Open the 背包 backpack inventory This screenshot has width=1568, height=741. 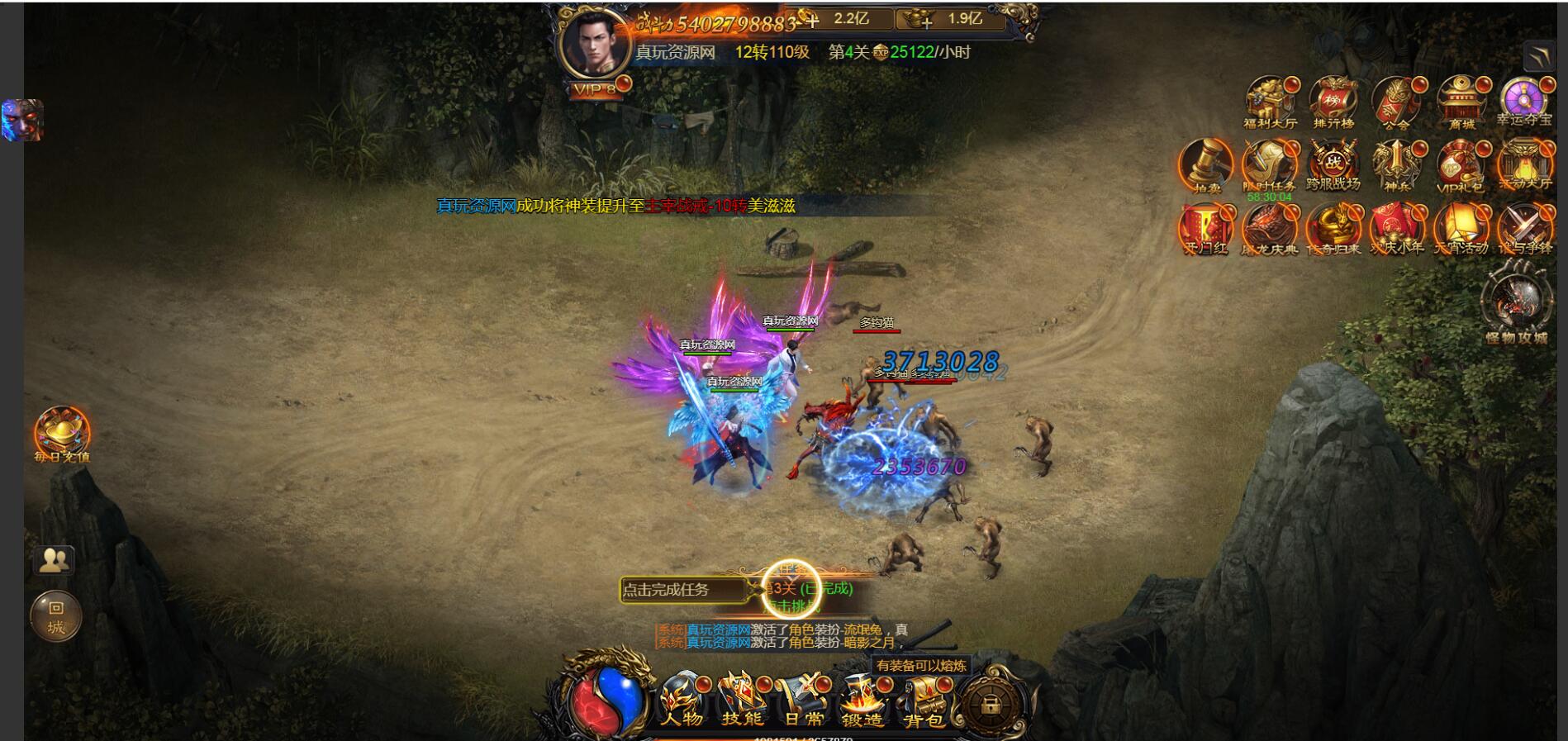[923, 701]
